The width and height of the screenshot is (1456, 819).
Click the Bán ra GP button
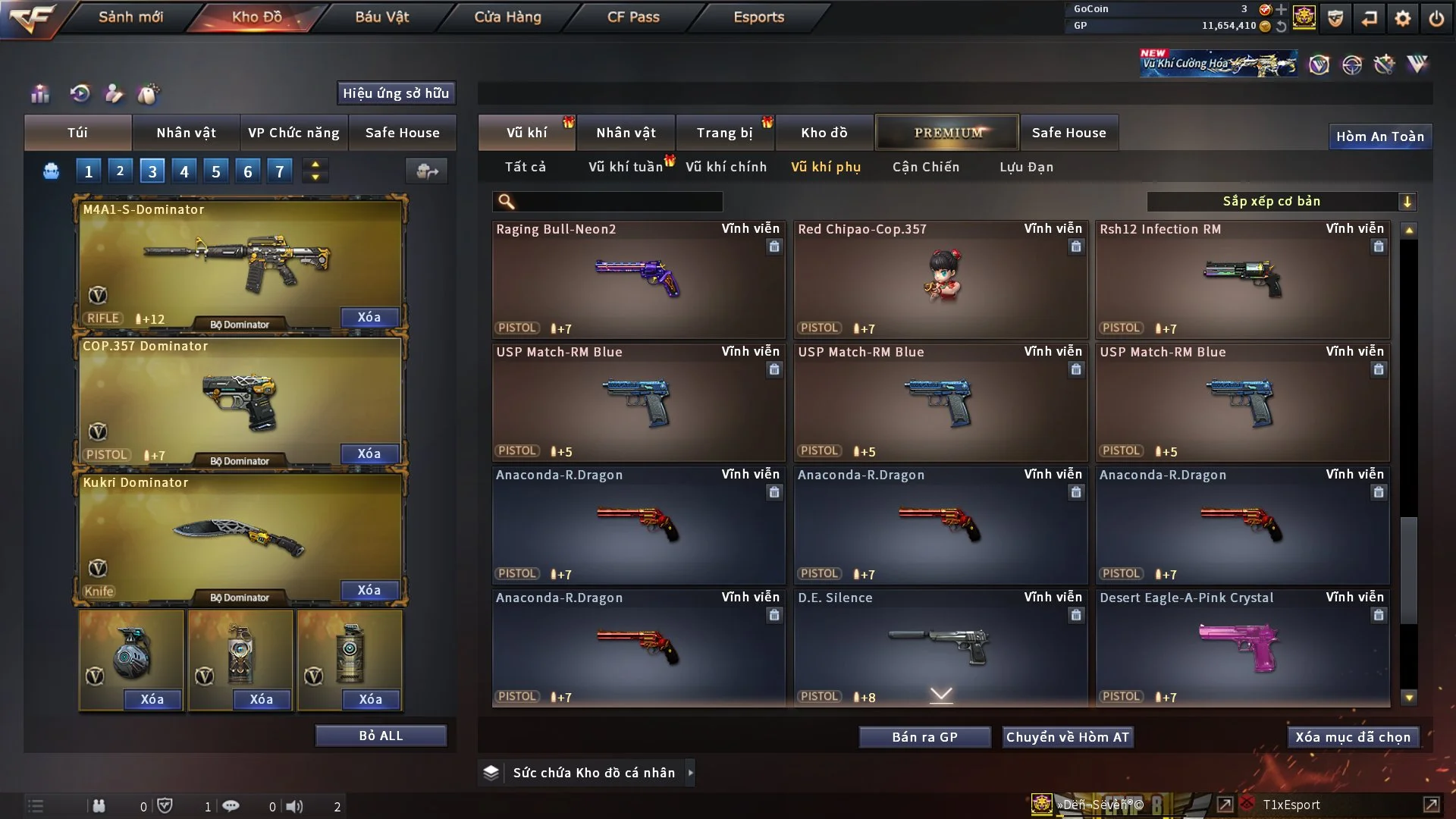(x=924, y=737)
